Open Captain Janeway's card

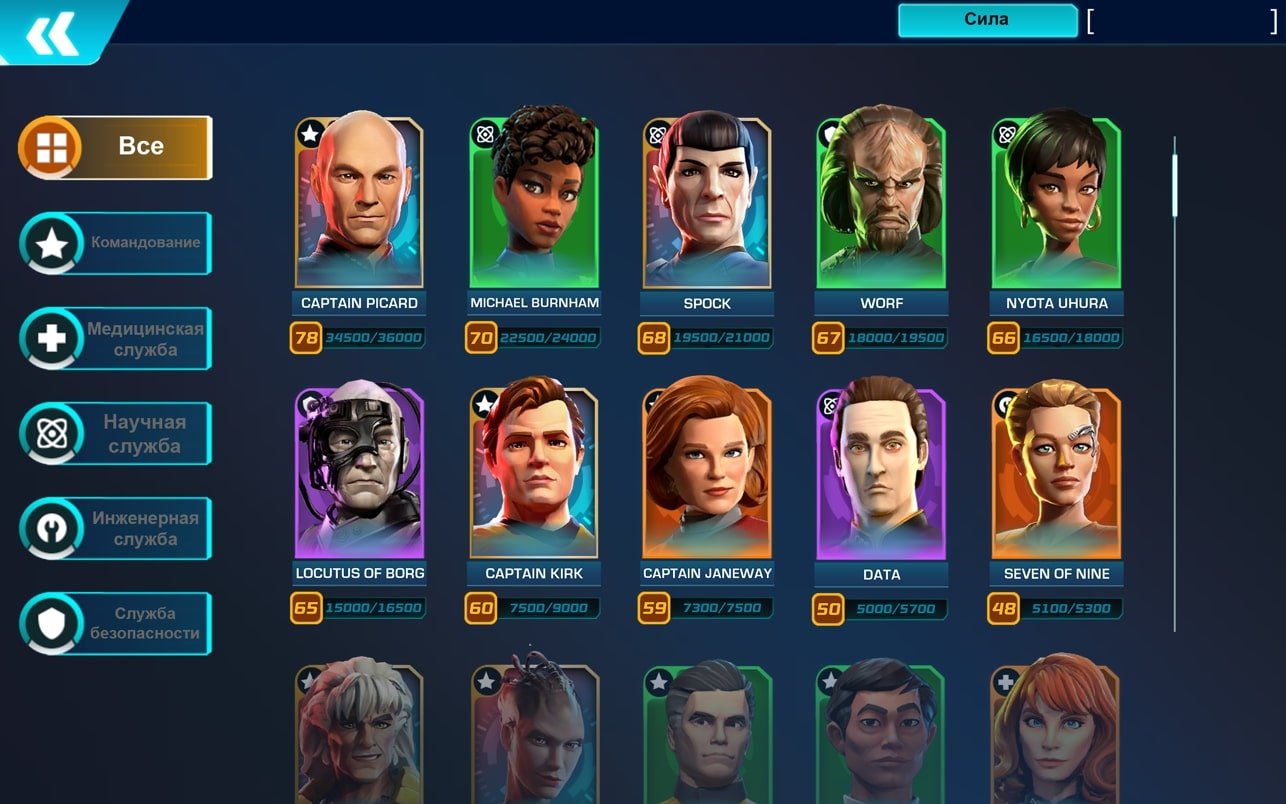click(707, 473)
